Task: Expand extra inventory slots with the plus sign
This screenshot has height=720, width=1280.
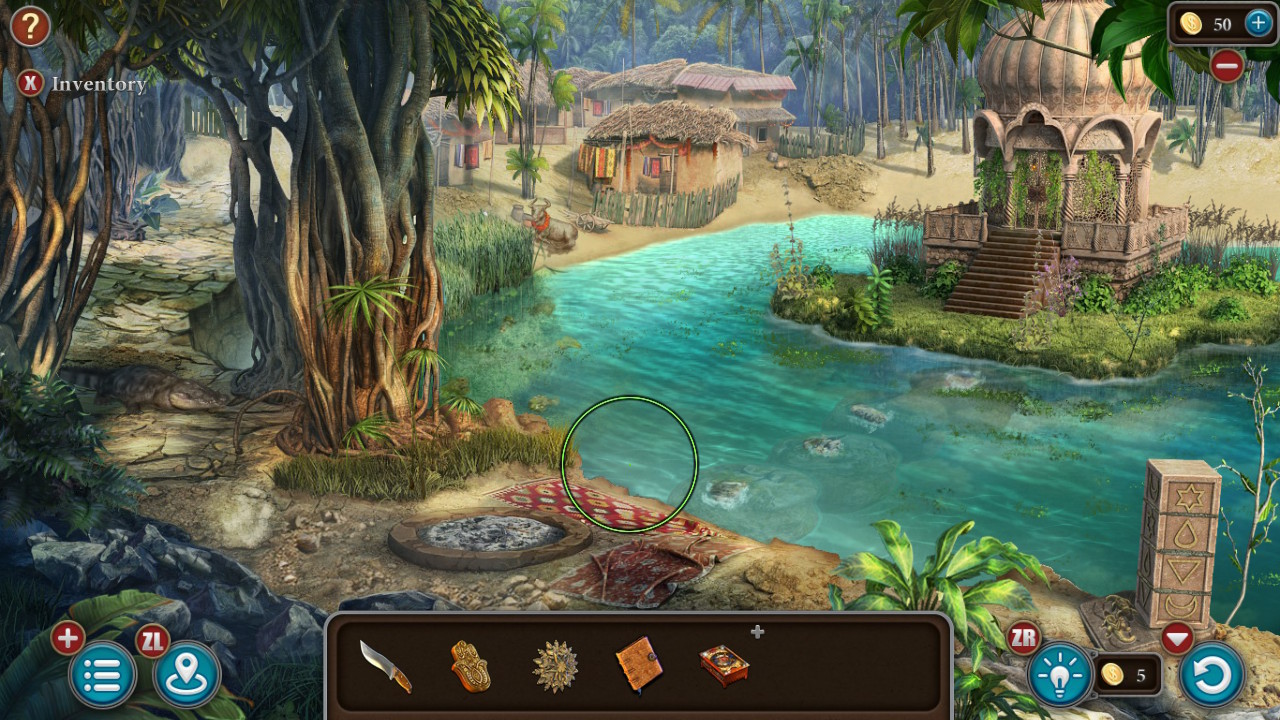Action: coord(757,631)
